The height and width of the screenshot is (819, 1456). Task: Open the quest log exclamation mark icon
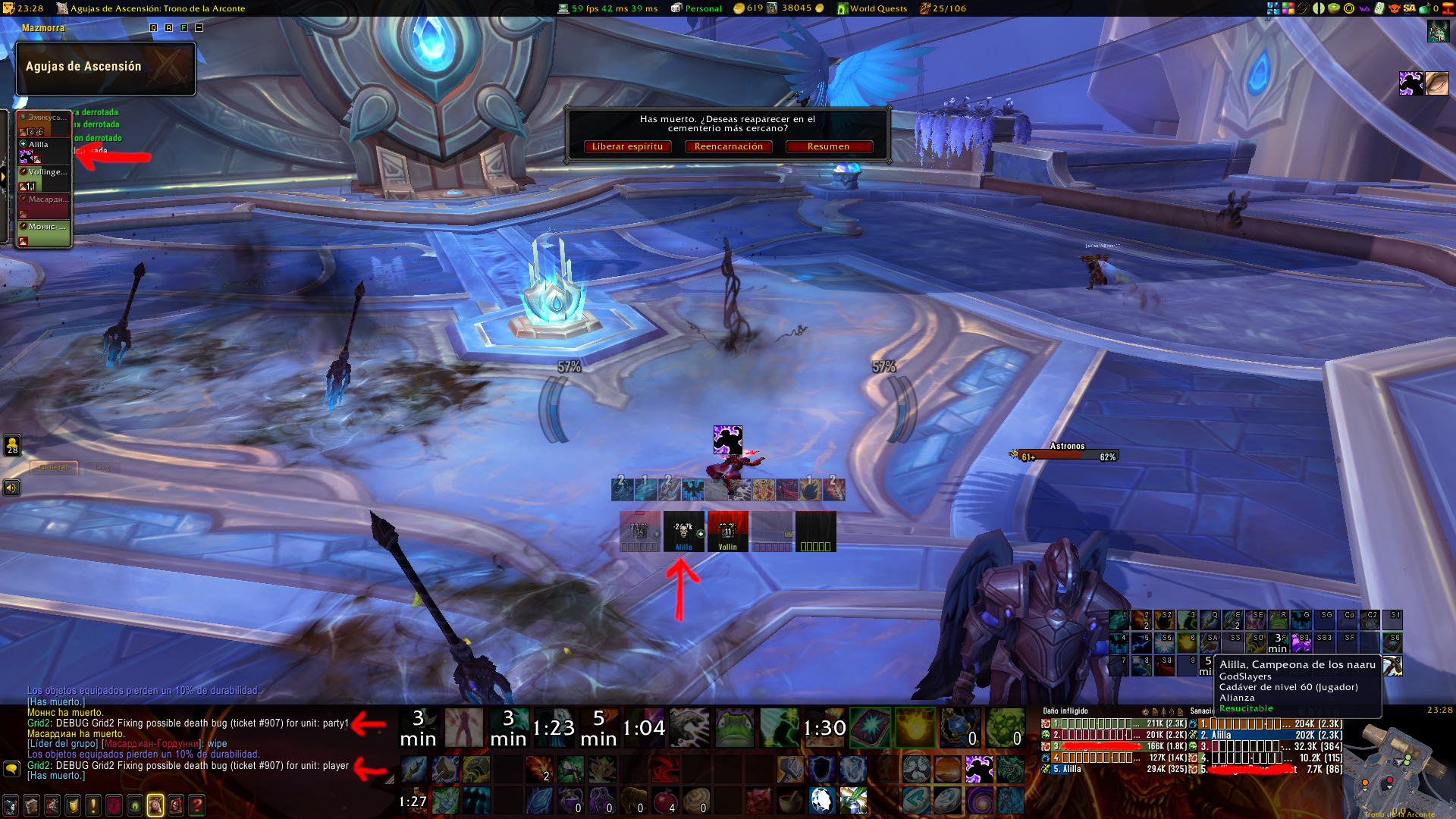(93, 805)
